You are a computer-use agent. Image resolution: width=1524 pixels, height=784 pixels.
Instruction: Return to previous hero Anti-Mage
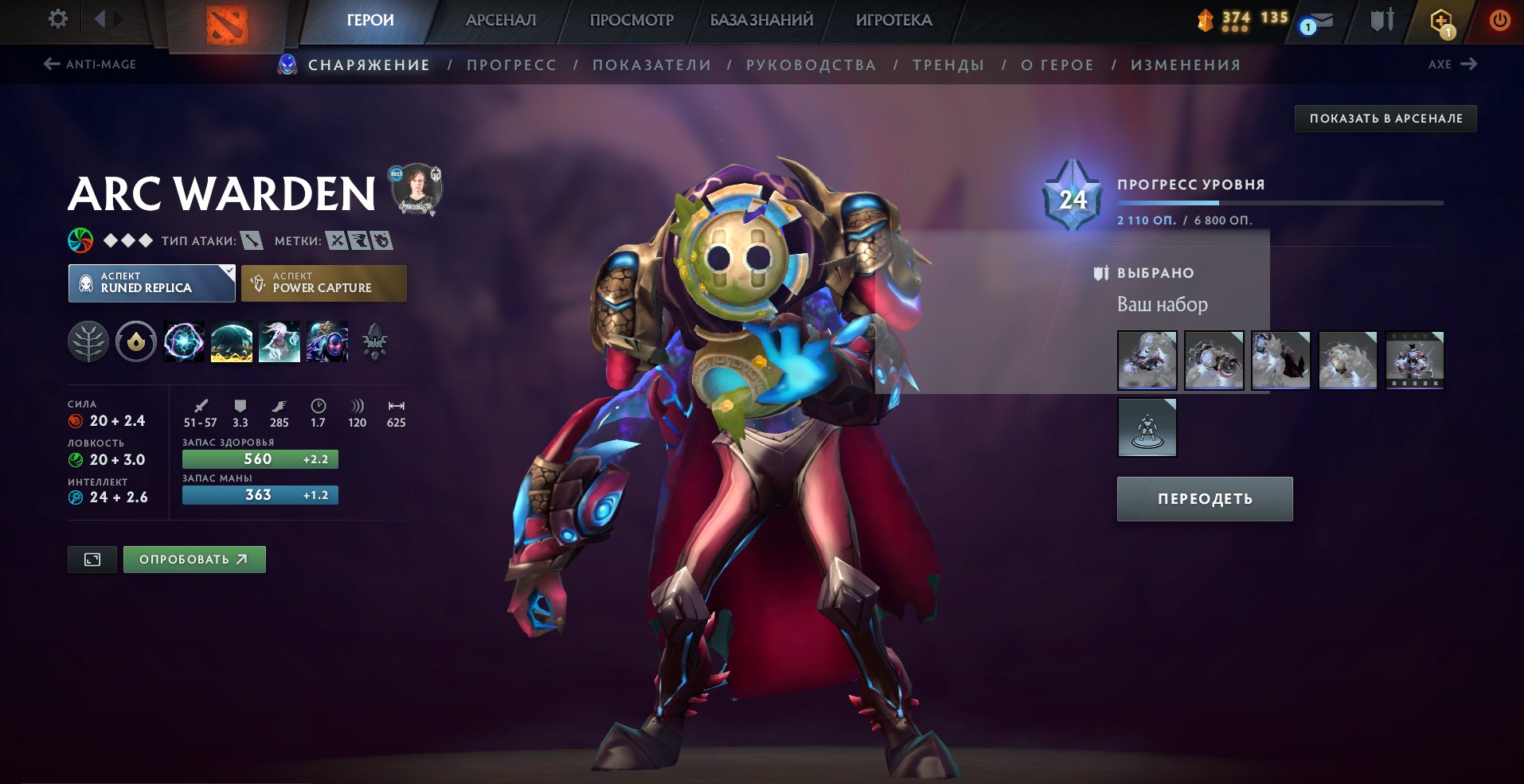coord(90,64)
